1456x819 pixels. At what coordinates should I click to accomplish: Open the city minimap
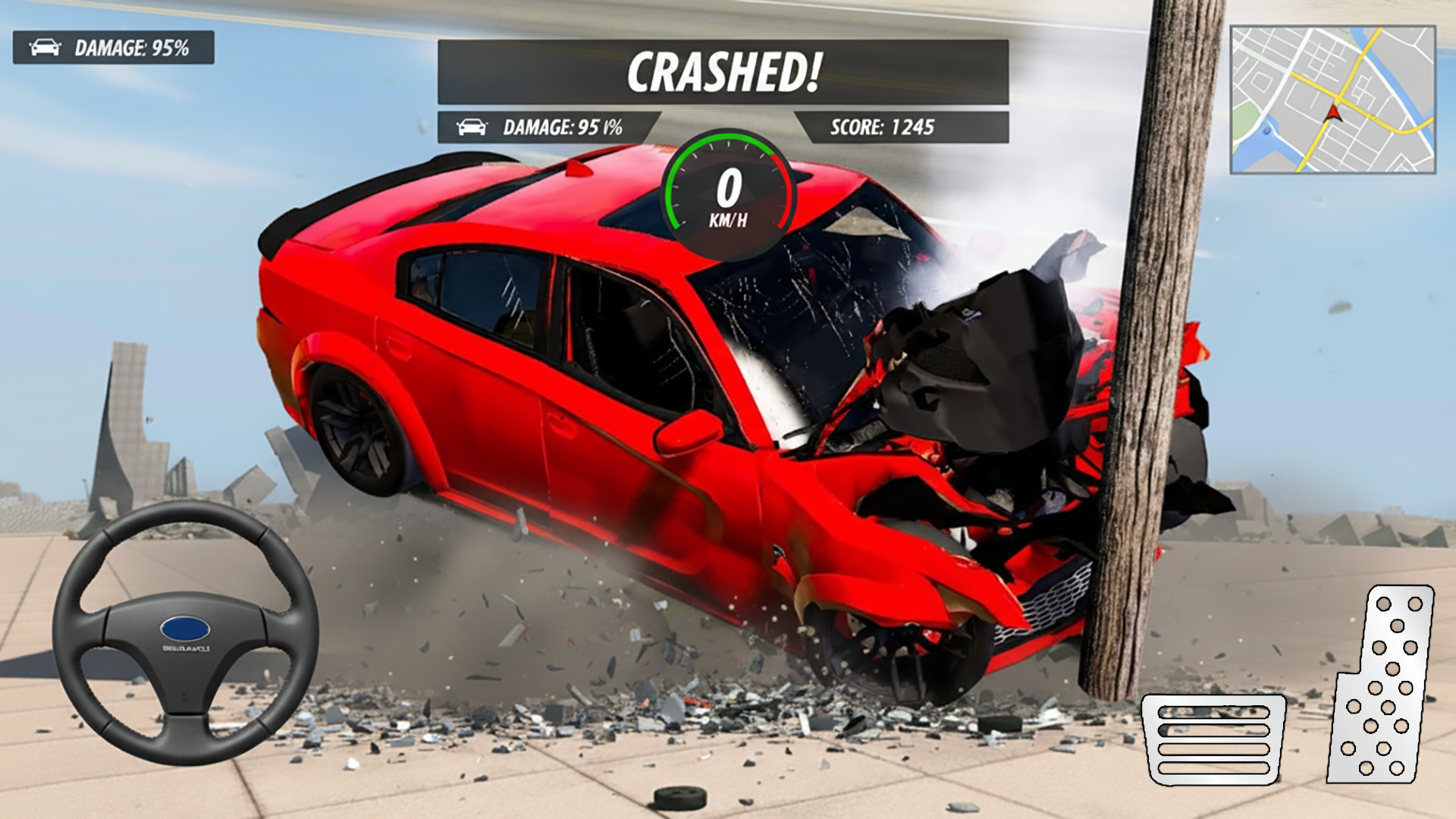coord(1332,100)
